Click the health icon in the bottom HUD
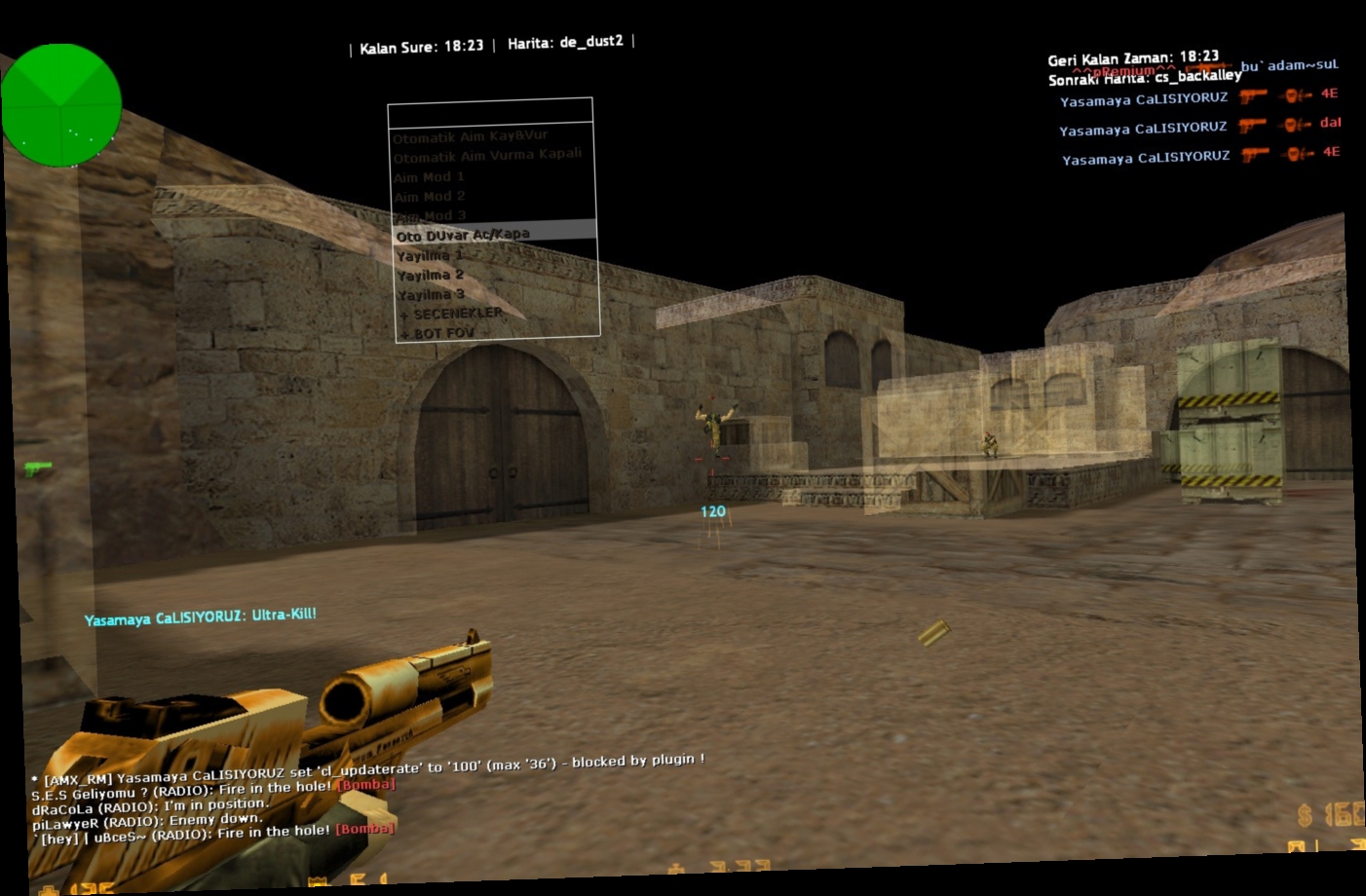 click(49, 889)
